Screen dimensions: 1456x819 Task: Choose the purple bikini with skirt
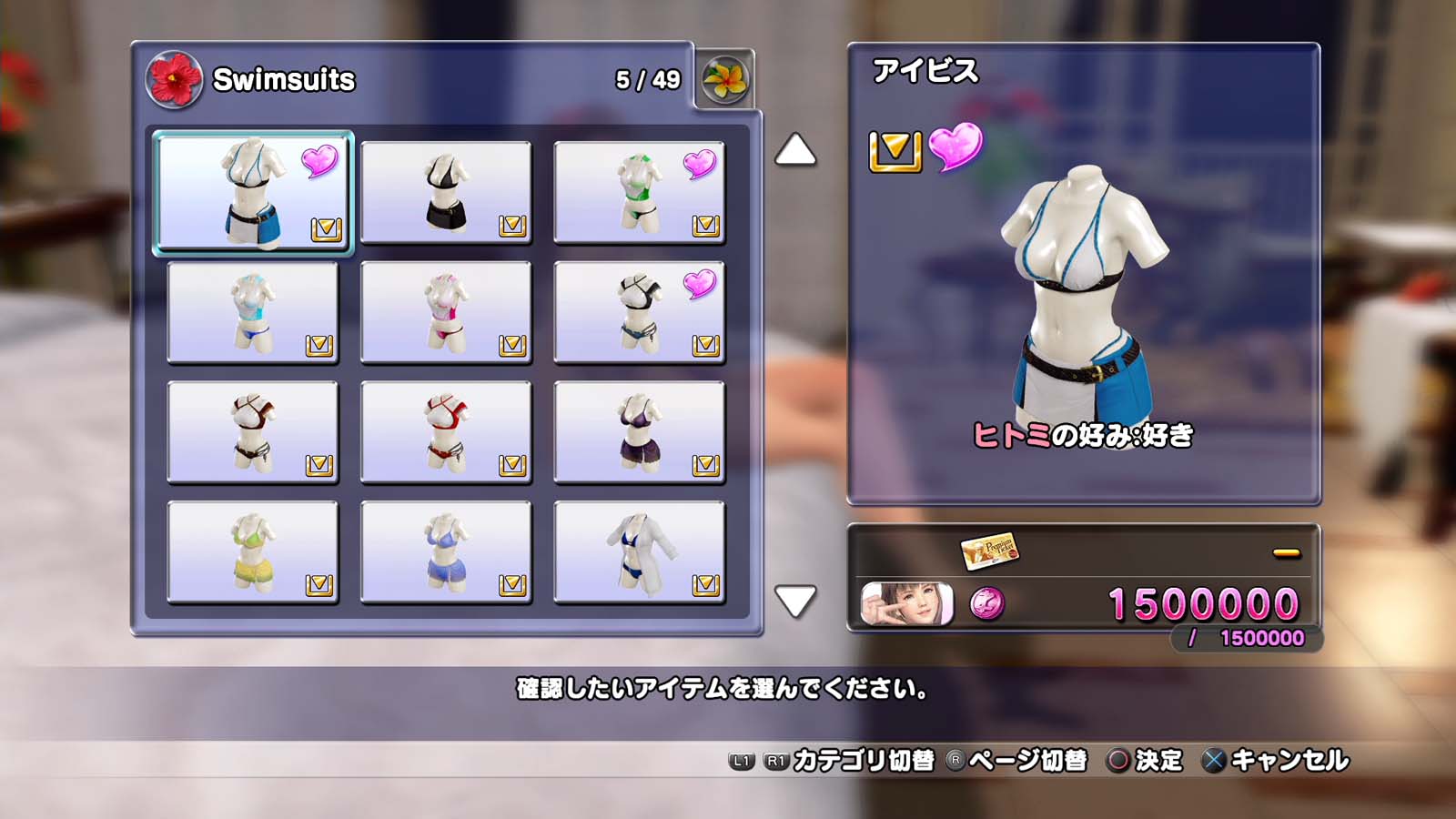pyautogui.click(x=639, y=432)
